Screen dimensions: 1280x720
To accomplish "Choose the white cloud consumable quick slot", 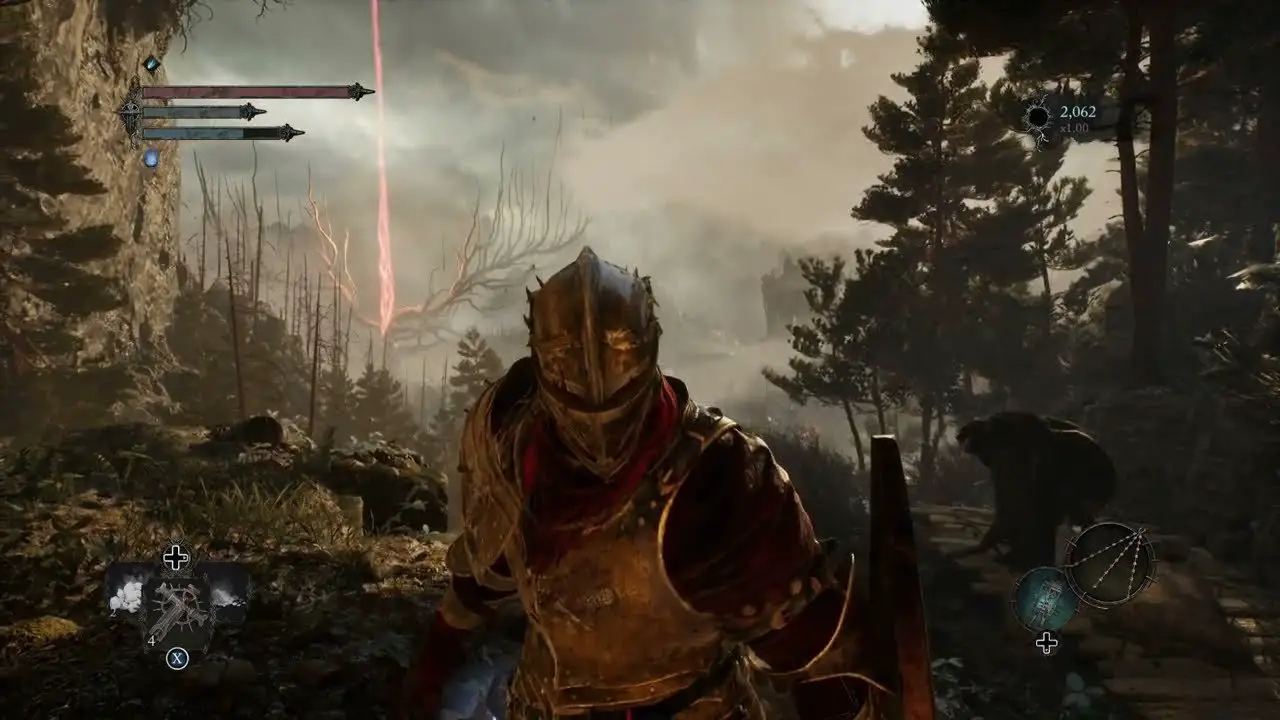I will point(126,597).
